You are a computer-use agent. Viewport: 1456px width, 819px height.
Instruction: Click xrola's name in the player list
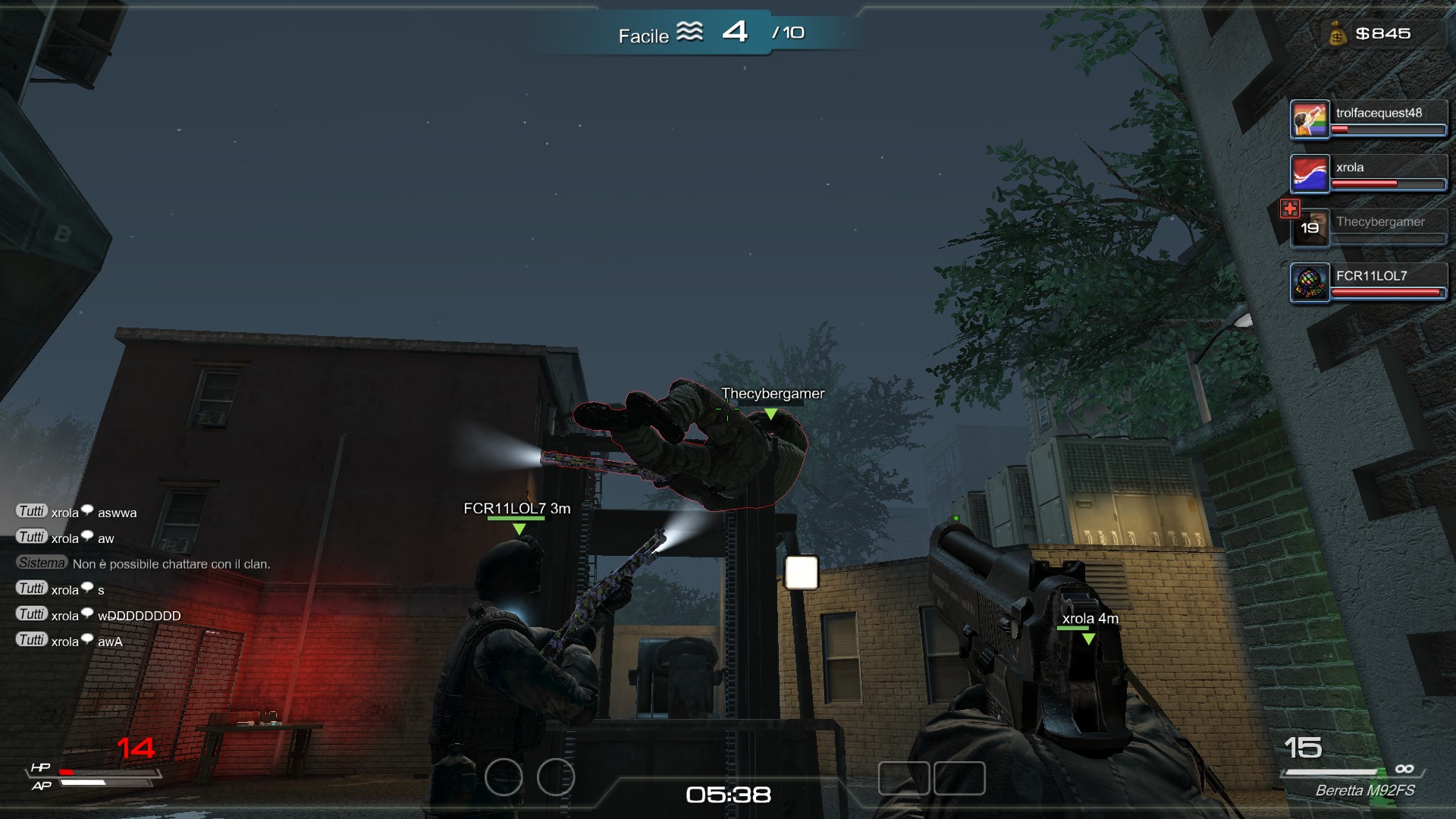coord(1351,168)
